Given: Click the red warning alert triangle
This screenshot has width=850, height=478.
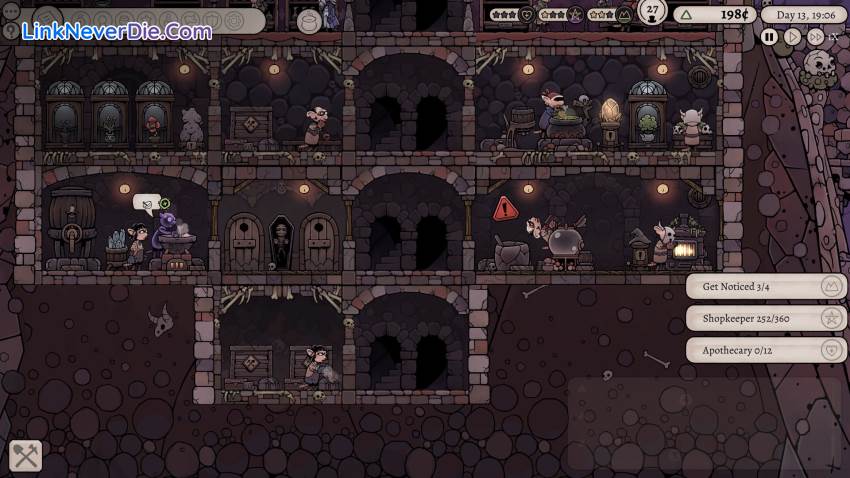Looking at the screenshot, I should tap(506, 209).
